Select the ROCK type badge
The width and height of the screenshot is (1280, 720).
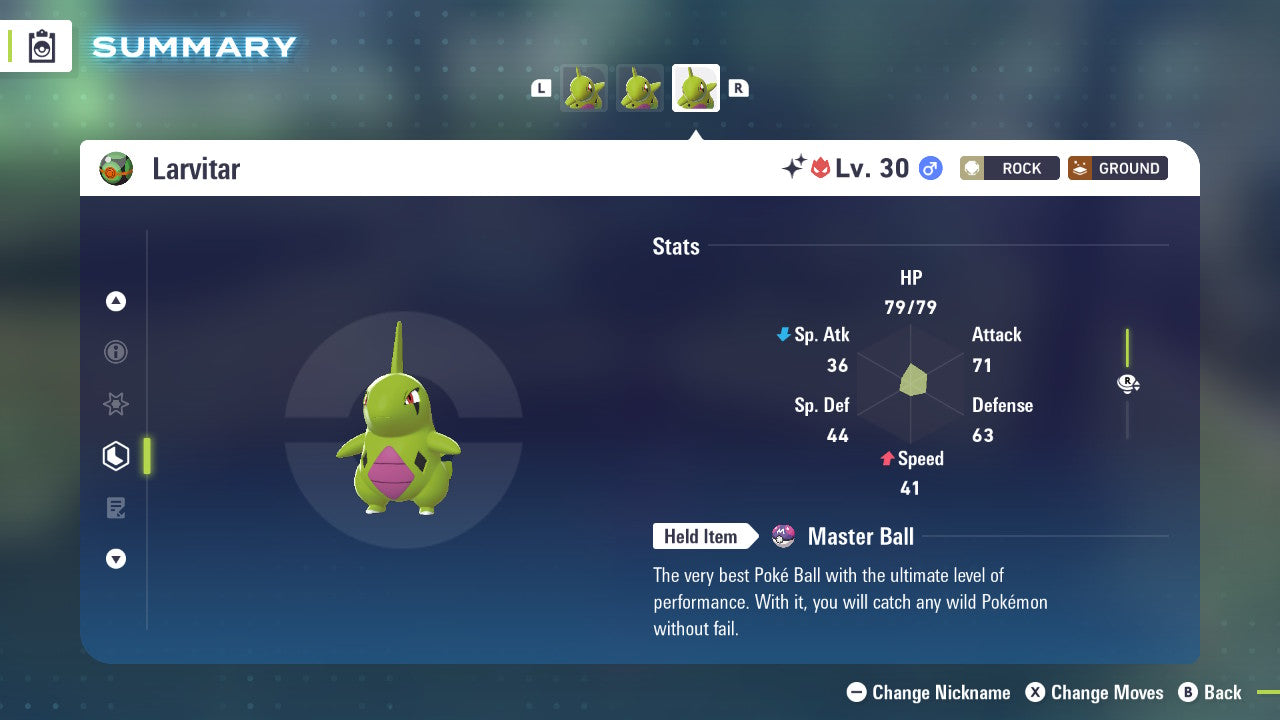[1009, 168]
